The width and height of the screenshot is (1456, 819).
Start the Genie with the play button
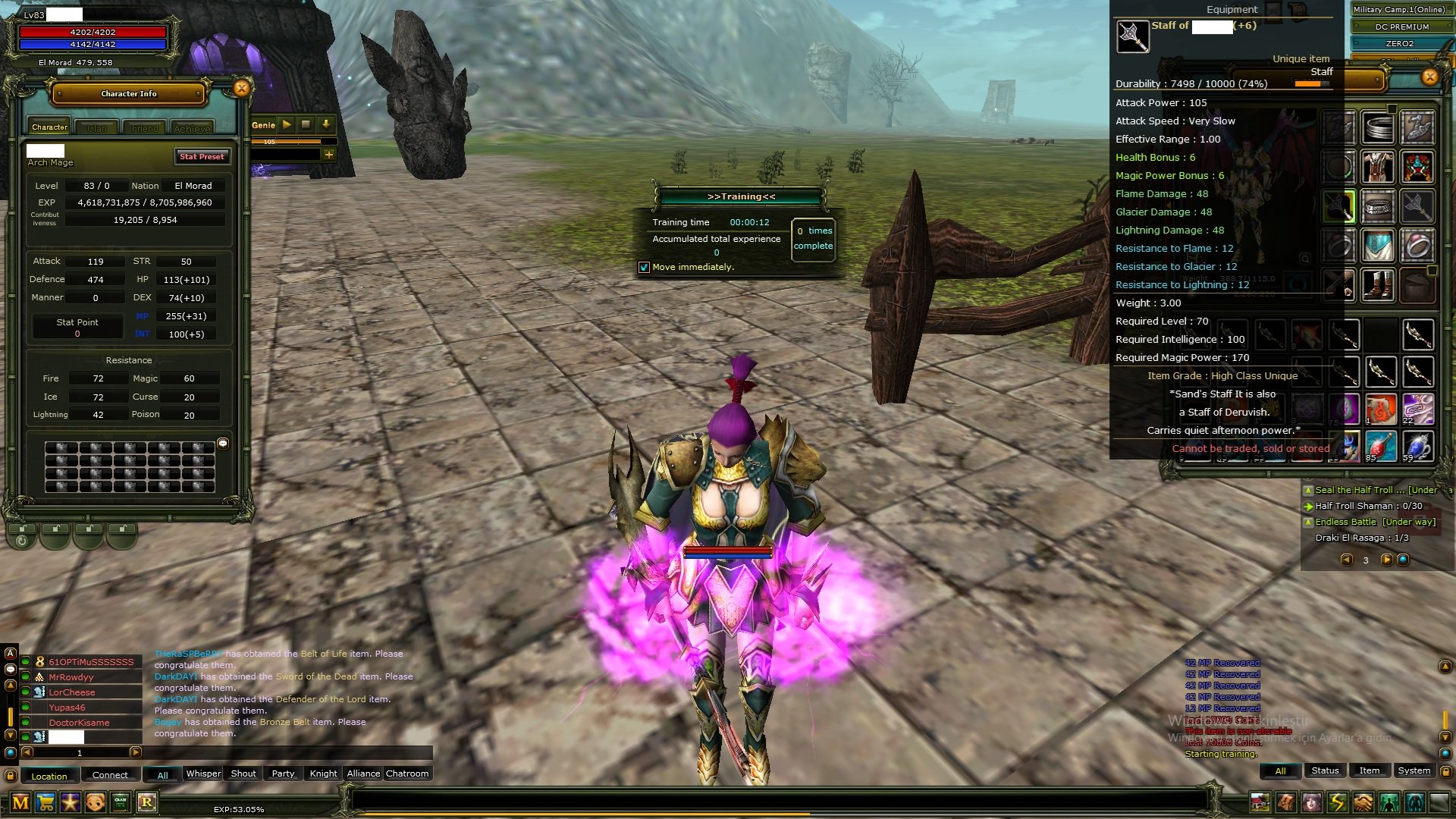(287, 124)
